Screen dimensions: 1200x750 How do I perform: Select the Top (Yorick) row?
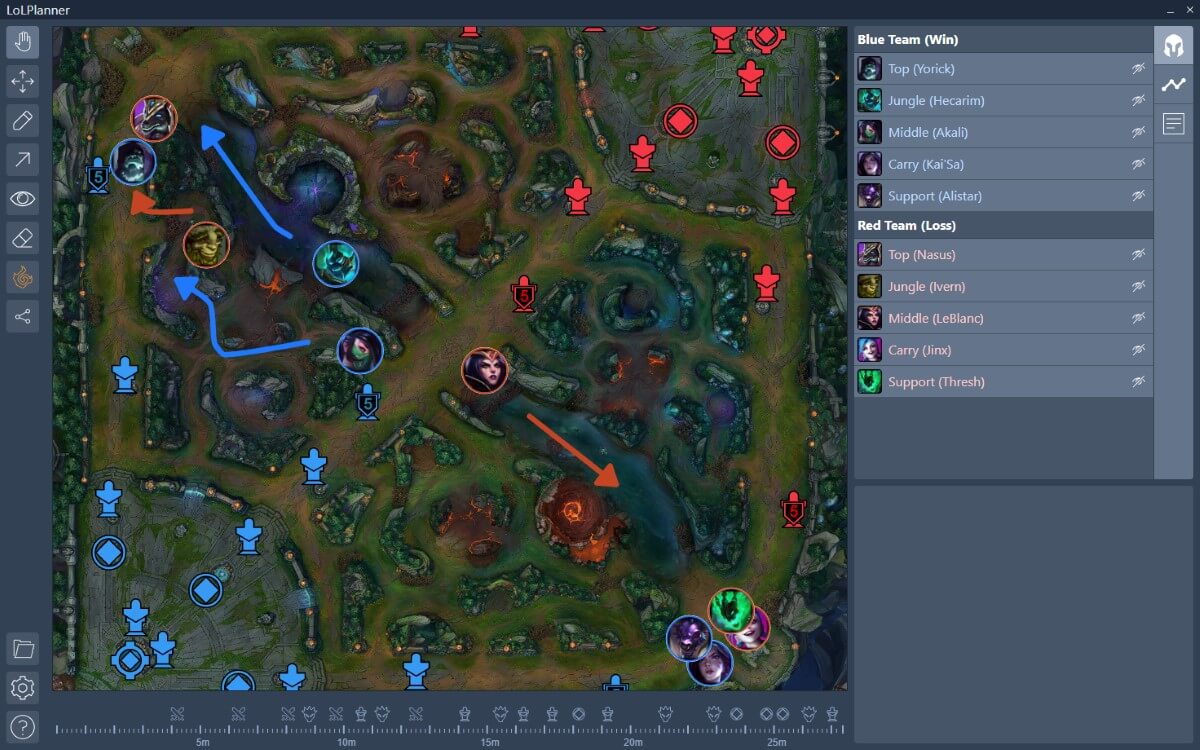[x=990, y=69]
